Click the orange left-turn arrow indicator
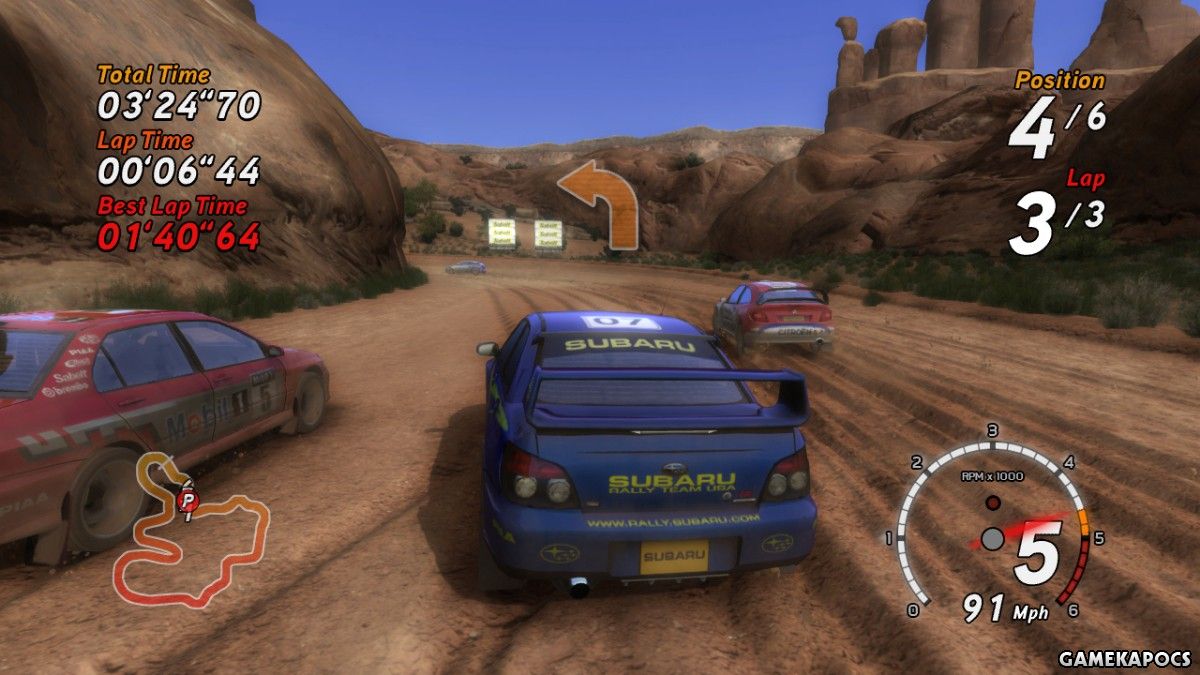 click(x=602, y=204)
